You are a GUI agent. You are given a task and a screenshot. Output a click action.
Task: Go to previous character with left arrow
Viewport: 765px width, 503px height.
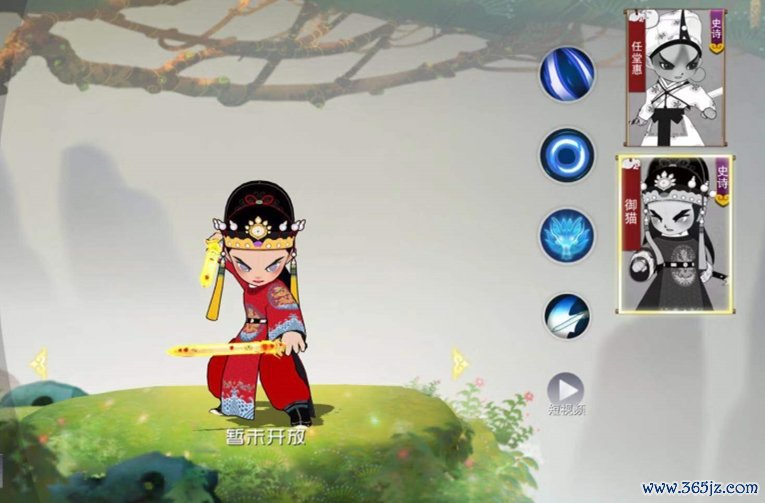coord(38,362)
